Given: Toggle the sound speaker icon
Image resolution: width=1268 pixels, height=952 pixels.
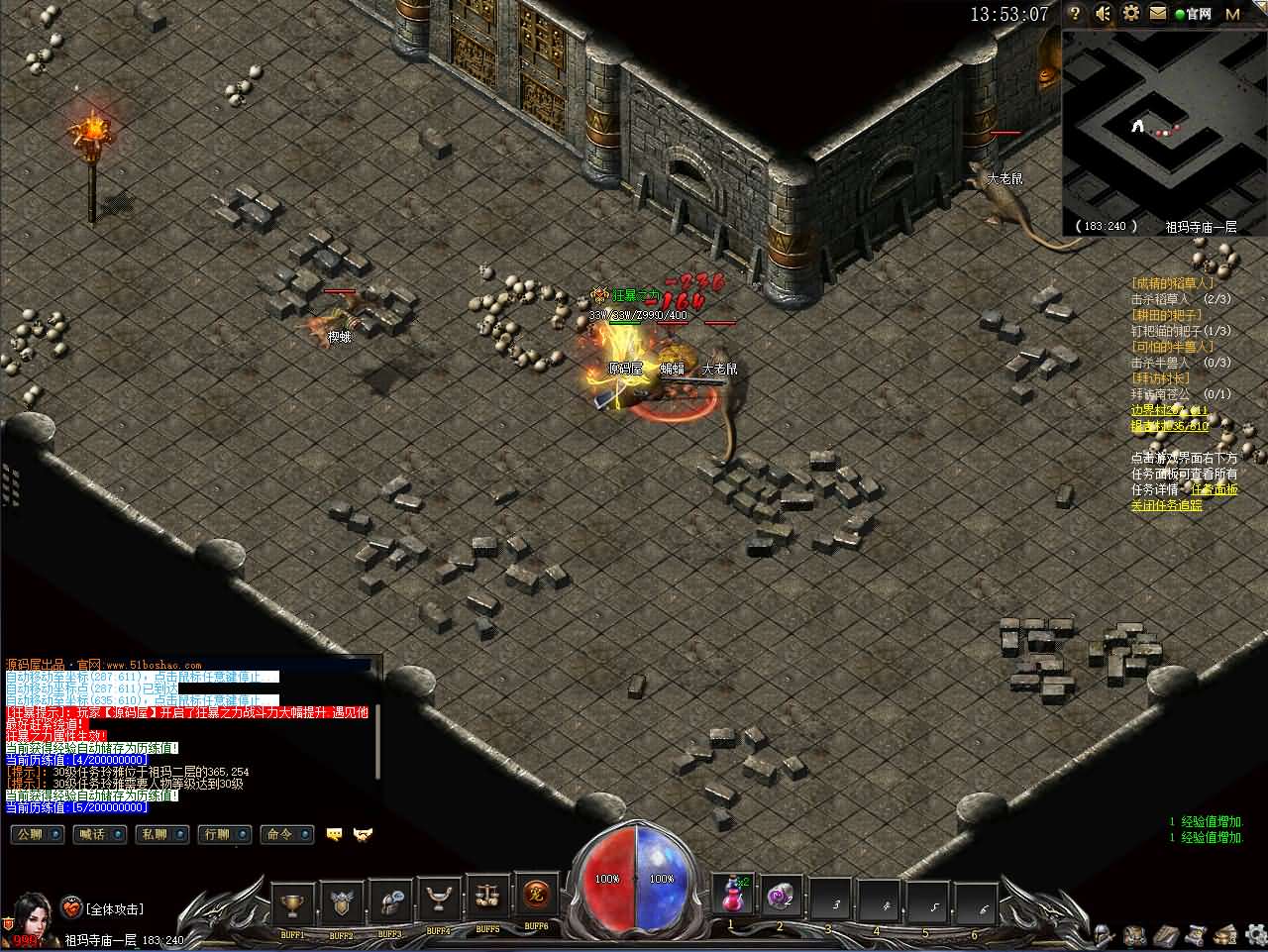Looking at the screenshot, I should (x=1104, y=14).
